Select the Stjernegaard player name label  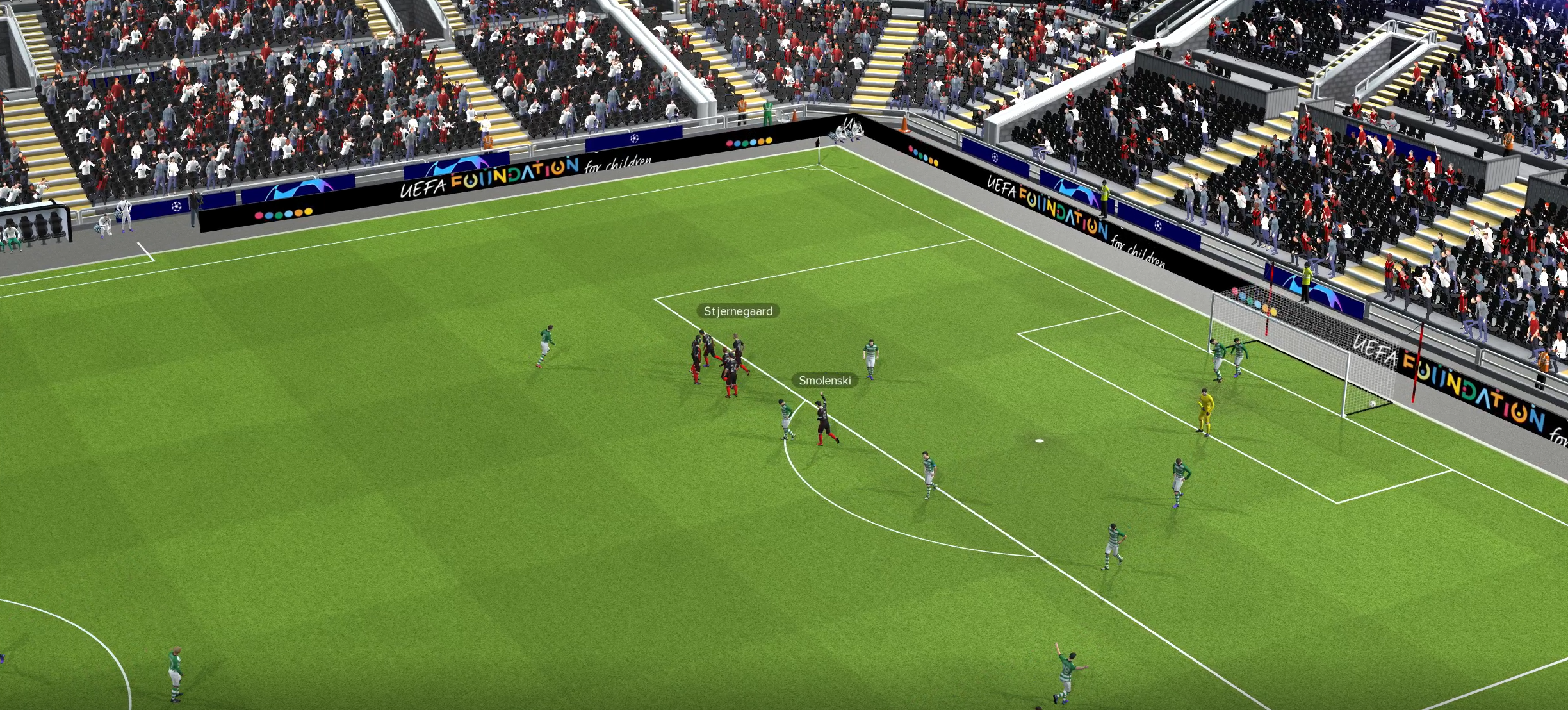(x=738, y=311)
